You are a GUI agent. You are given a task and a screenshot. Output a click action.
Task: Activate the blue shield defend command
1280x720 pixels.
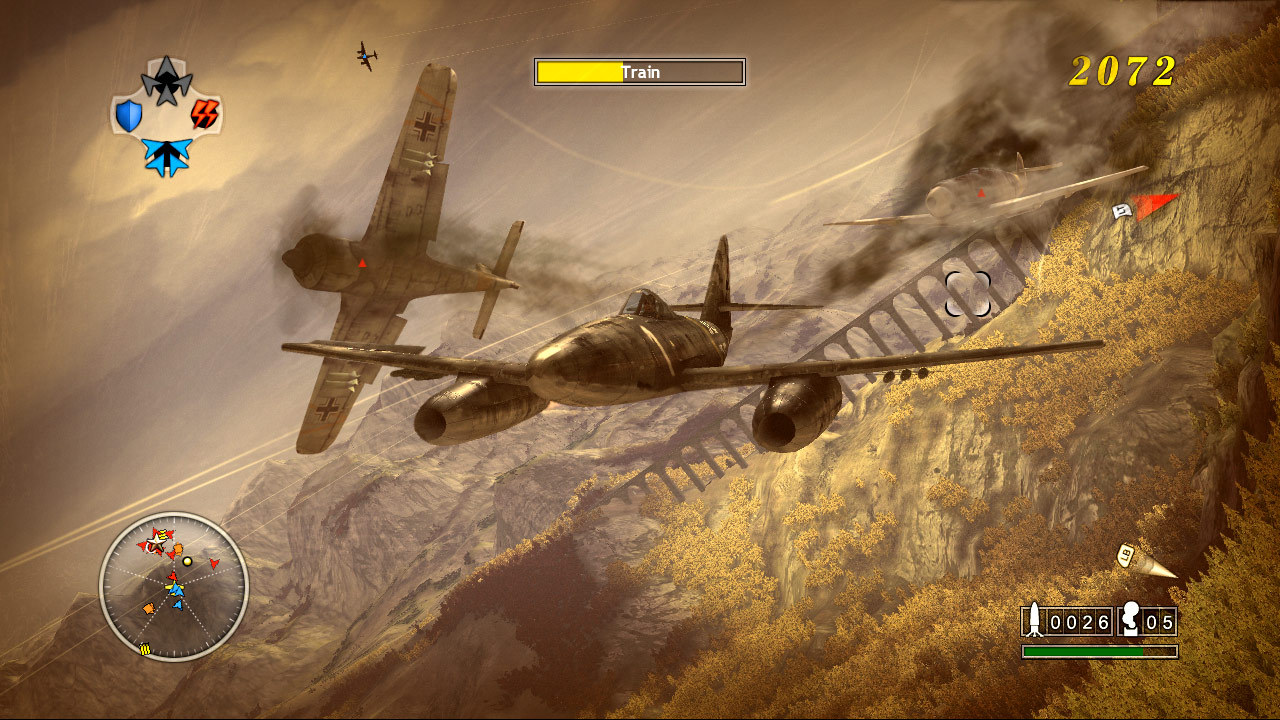coord(129,116)
